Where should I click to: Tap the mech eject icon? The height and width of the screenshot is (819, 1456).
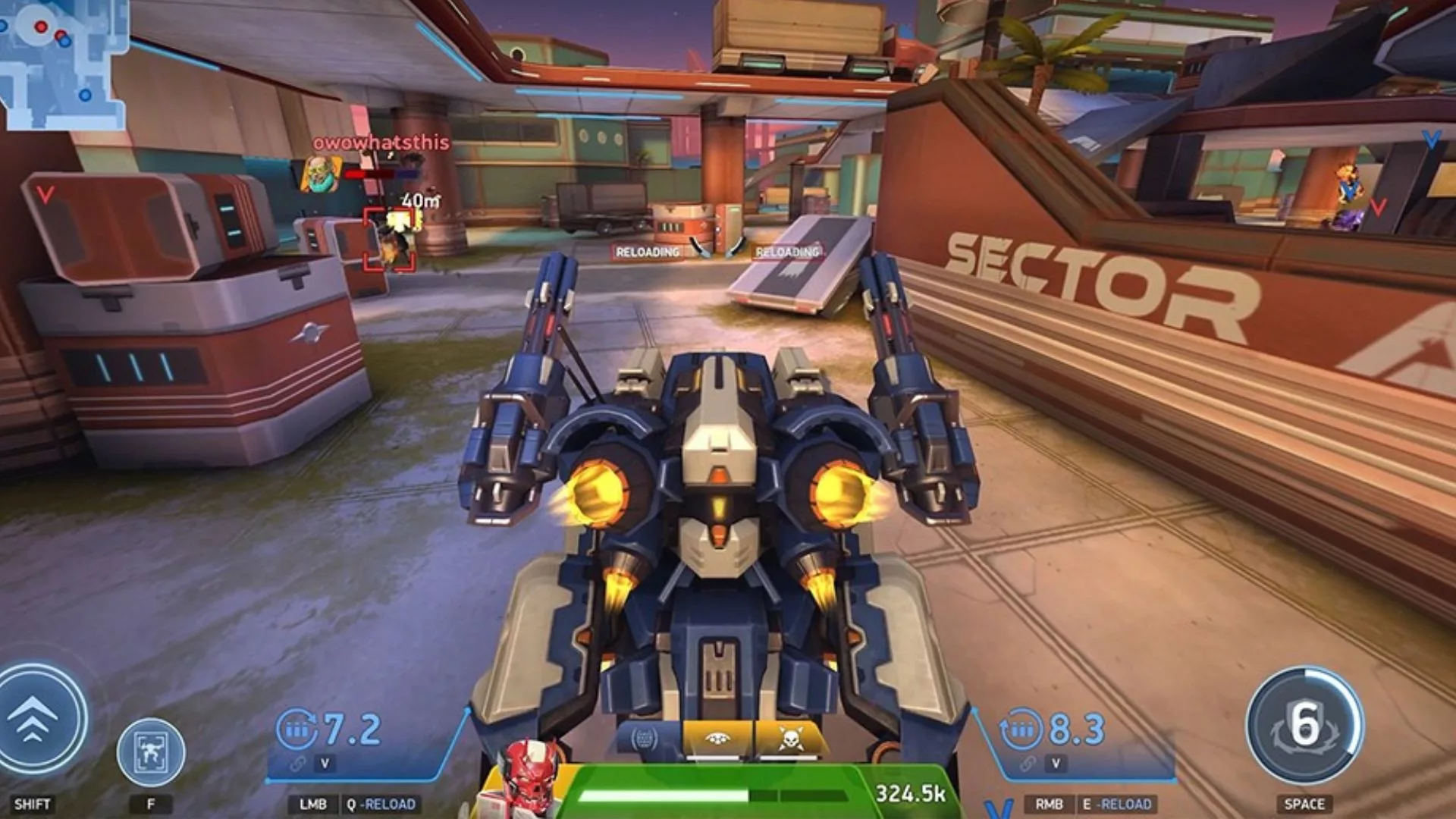pos(150,752)
